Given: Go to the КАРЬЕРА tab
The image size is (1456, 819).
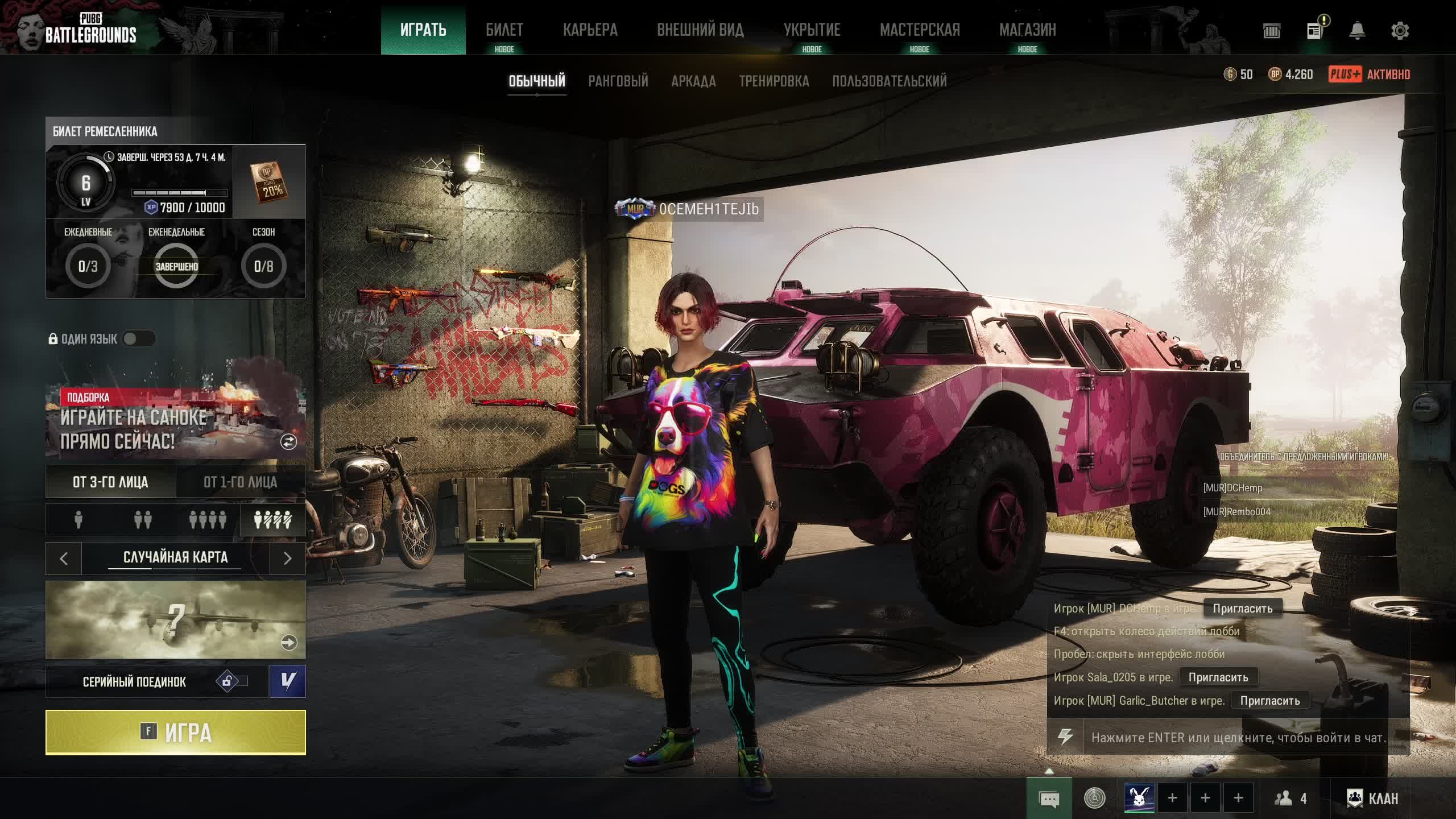Looking at the screenshot, I should point(590,30).
